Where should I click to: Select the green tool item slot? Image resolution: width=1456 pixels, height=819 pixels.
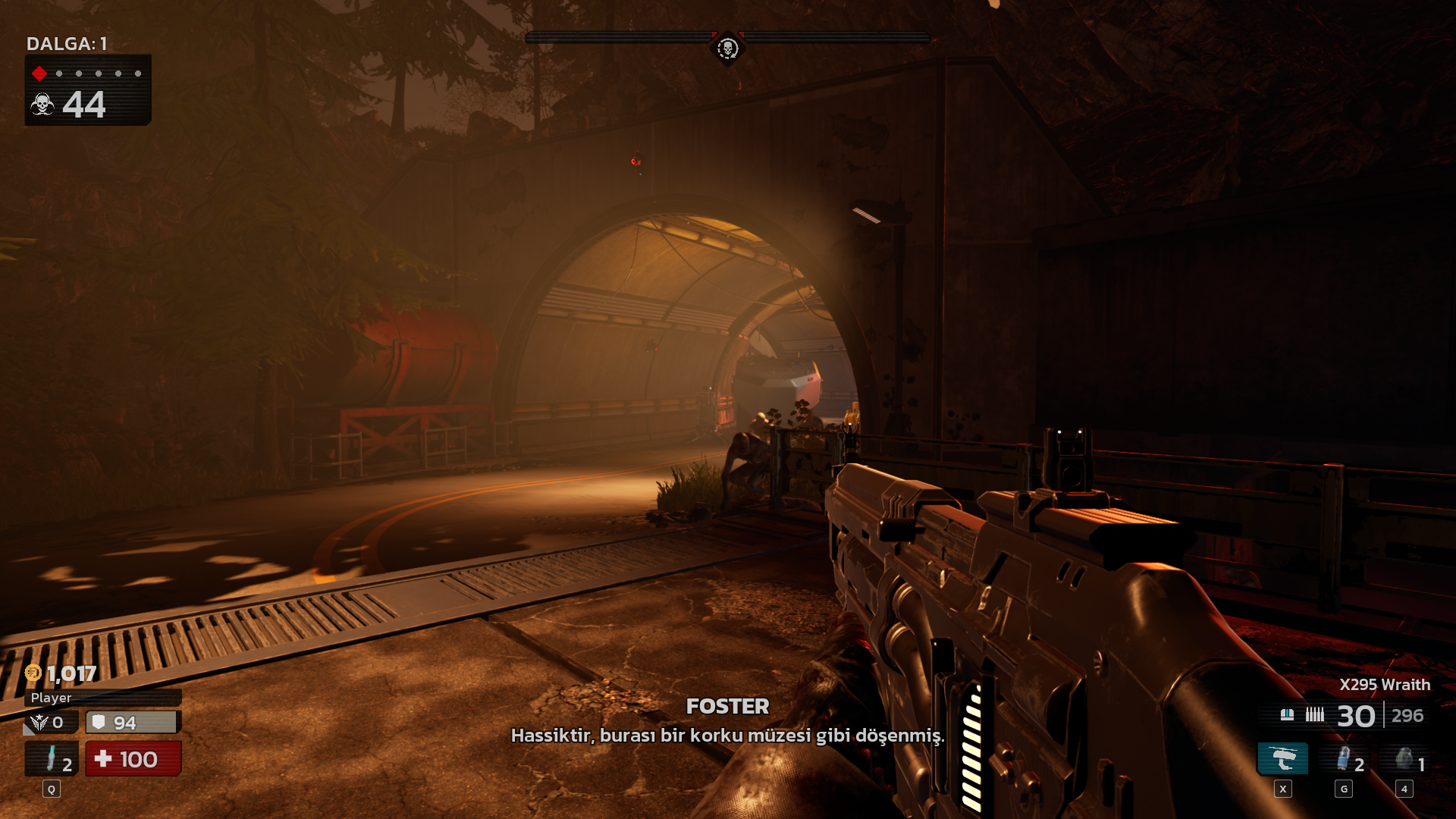1404,759
